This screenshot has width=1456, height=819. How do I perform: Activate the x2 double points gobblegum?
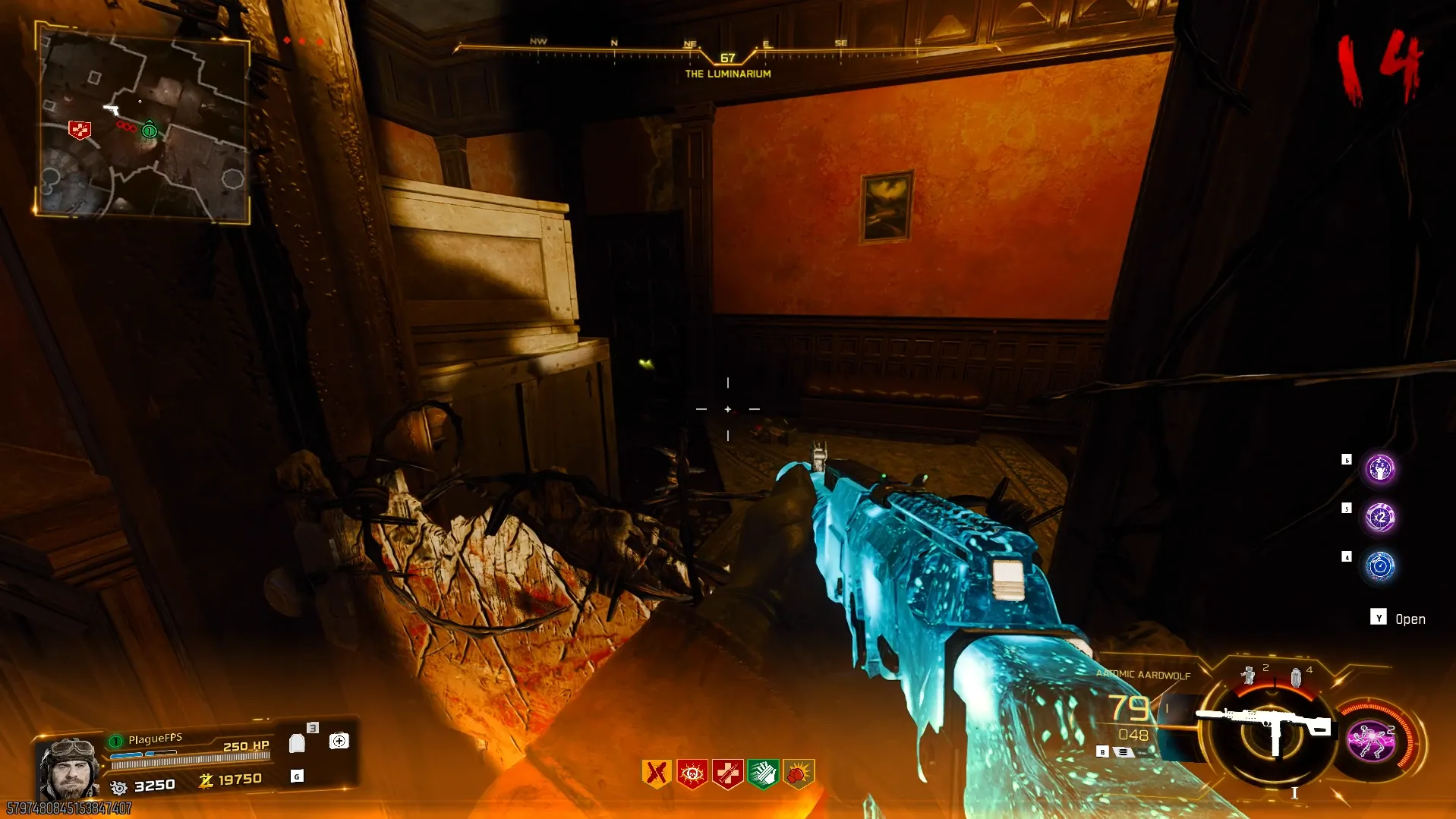[x=1379, y=518]
